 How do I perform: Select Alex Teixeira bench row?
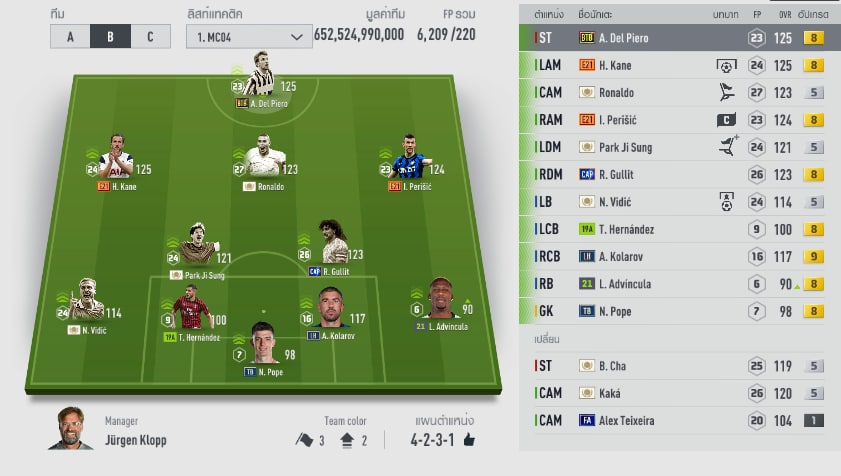point(680,420)
